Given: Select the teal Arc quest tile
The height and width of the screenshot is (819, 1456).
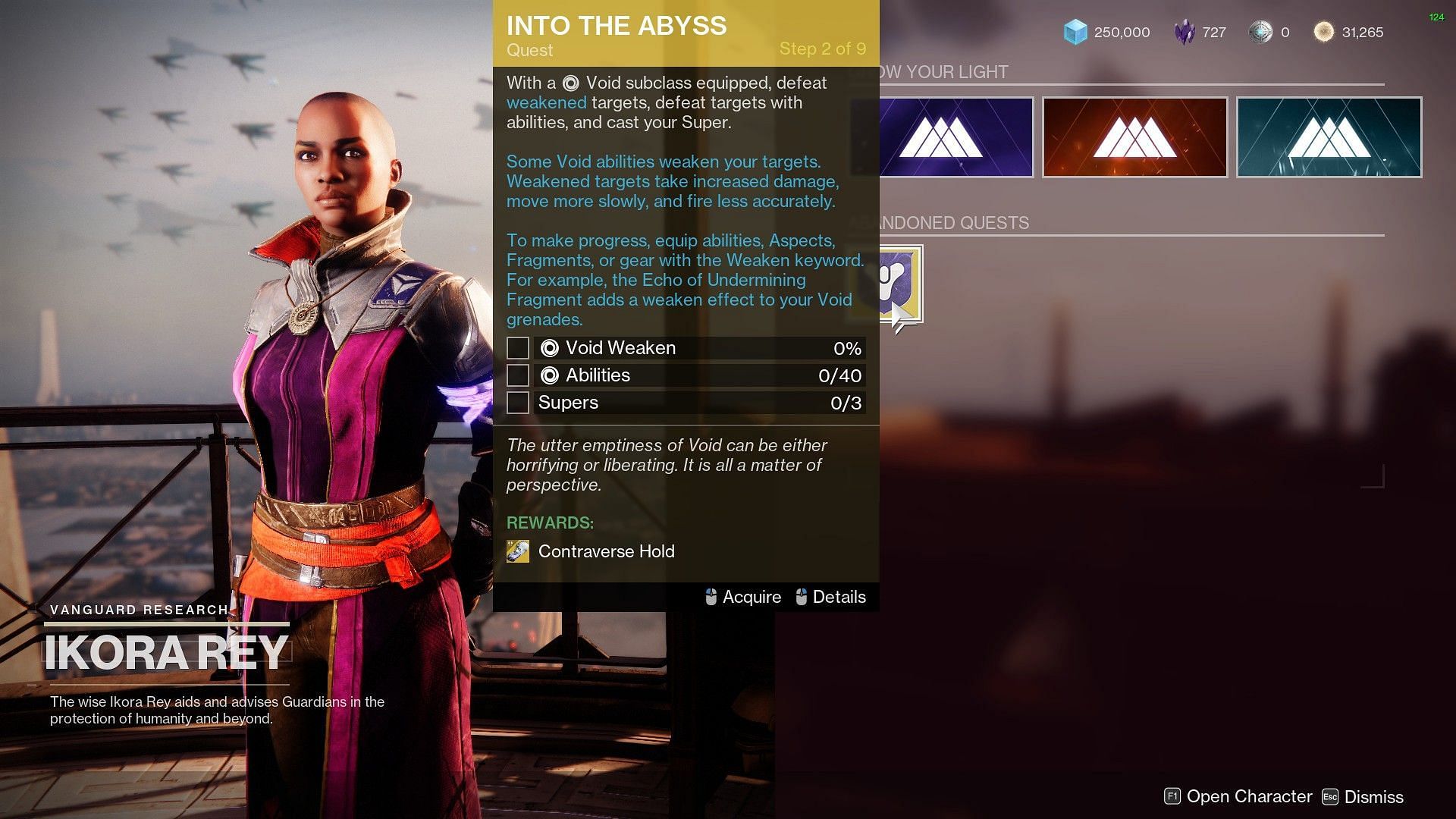Looking at the screenshot, I should [1329, 137].
